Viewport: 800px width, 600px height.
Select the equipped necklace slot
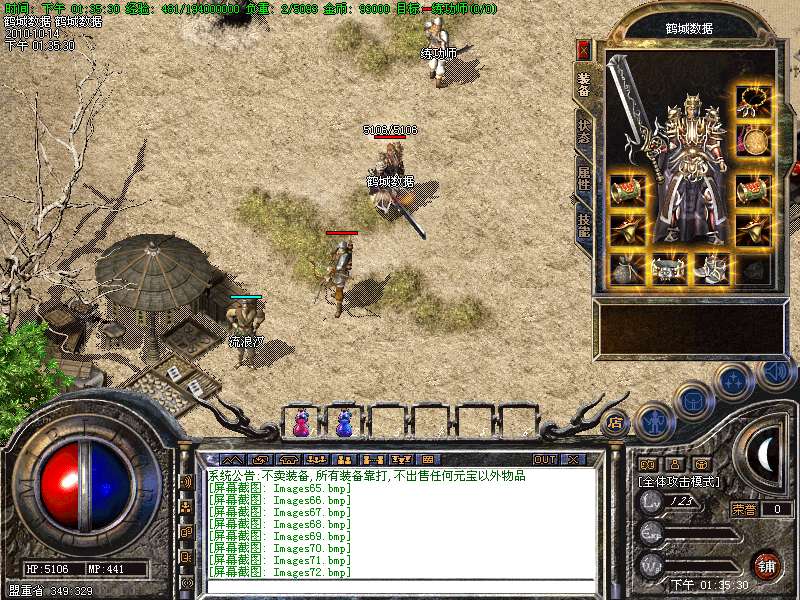coord(753,100)
